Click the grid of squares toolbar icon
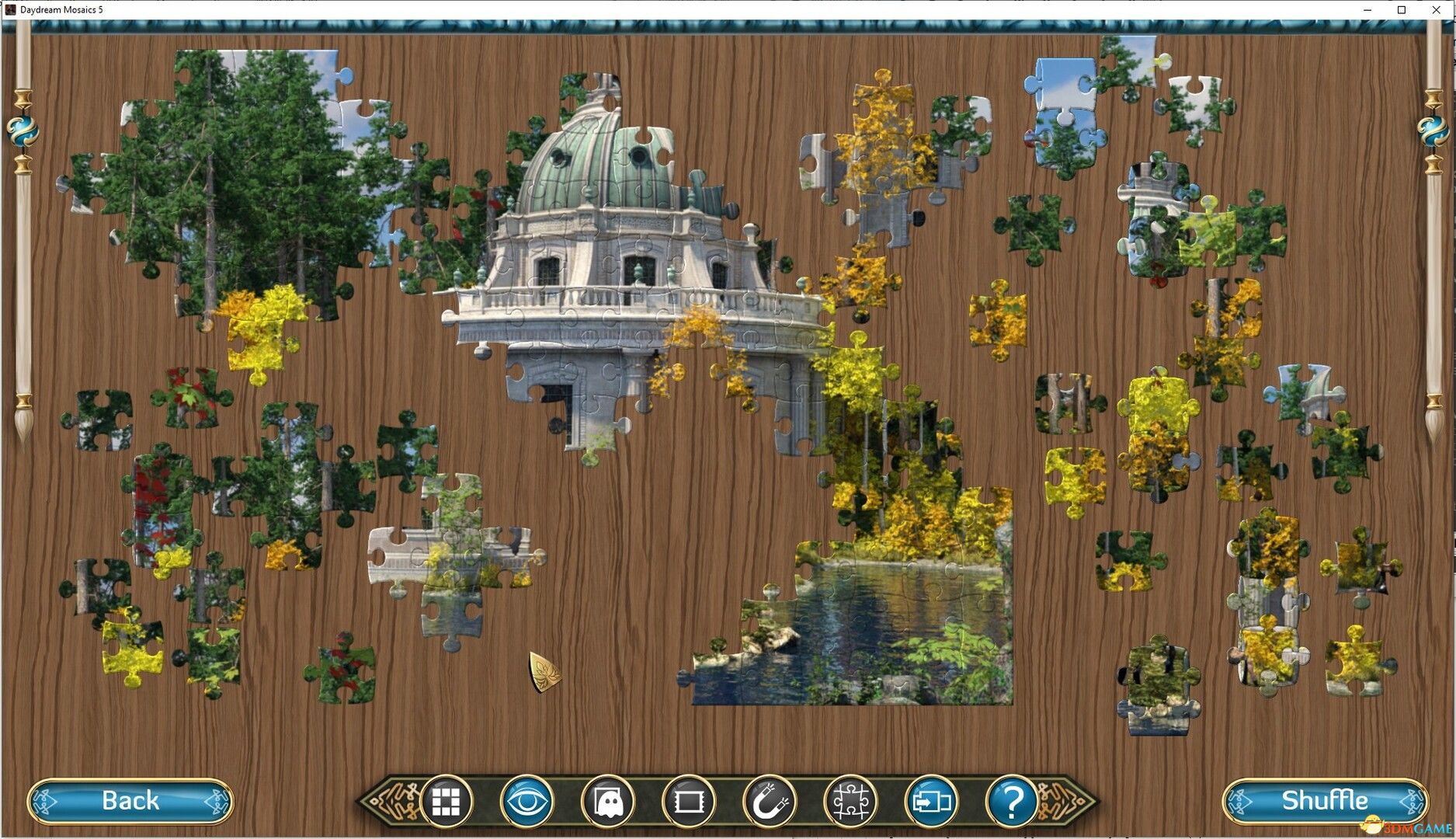This screenshot has height=839, width=1456. (446, 800)
